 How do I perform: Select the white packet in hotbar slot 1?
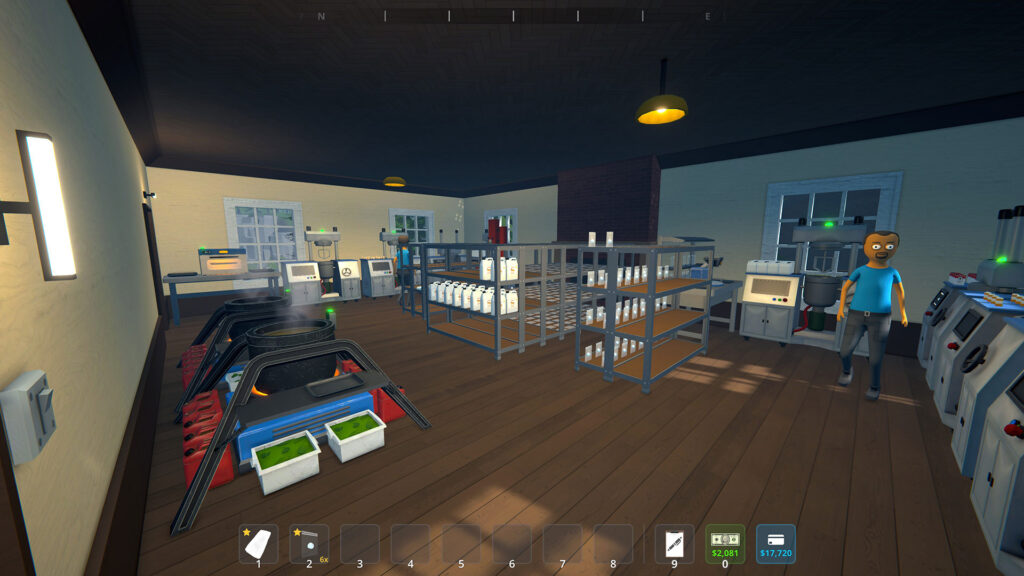[x=258, y=544]
